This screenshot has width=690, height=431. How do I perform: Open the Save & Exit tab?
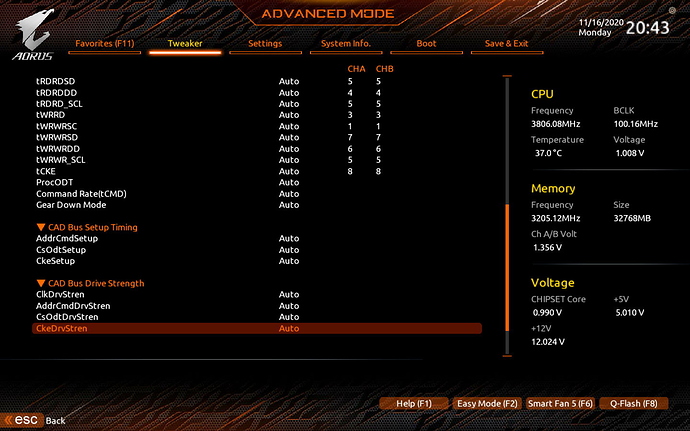[x=506, y=44]
